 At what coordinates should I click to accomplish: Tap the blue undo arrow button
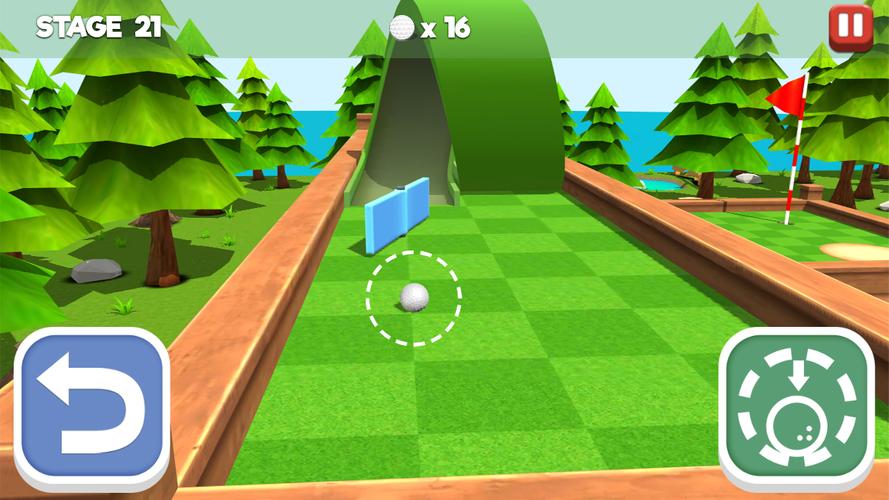click(92, 408)
